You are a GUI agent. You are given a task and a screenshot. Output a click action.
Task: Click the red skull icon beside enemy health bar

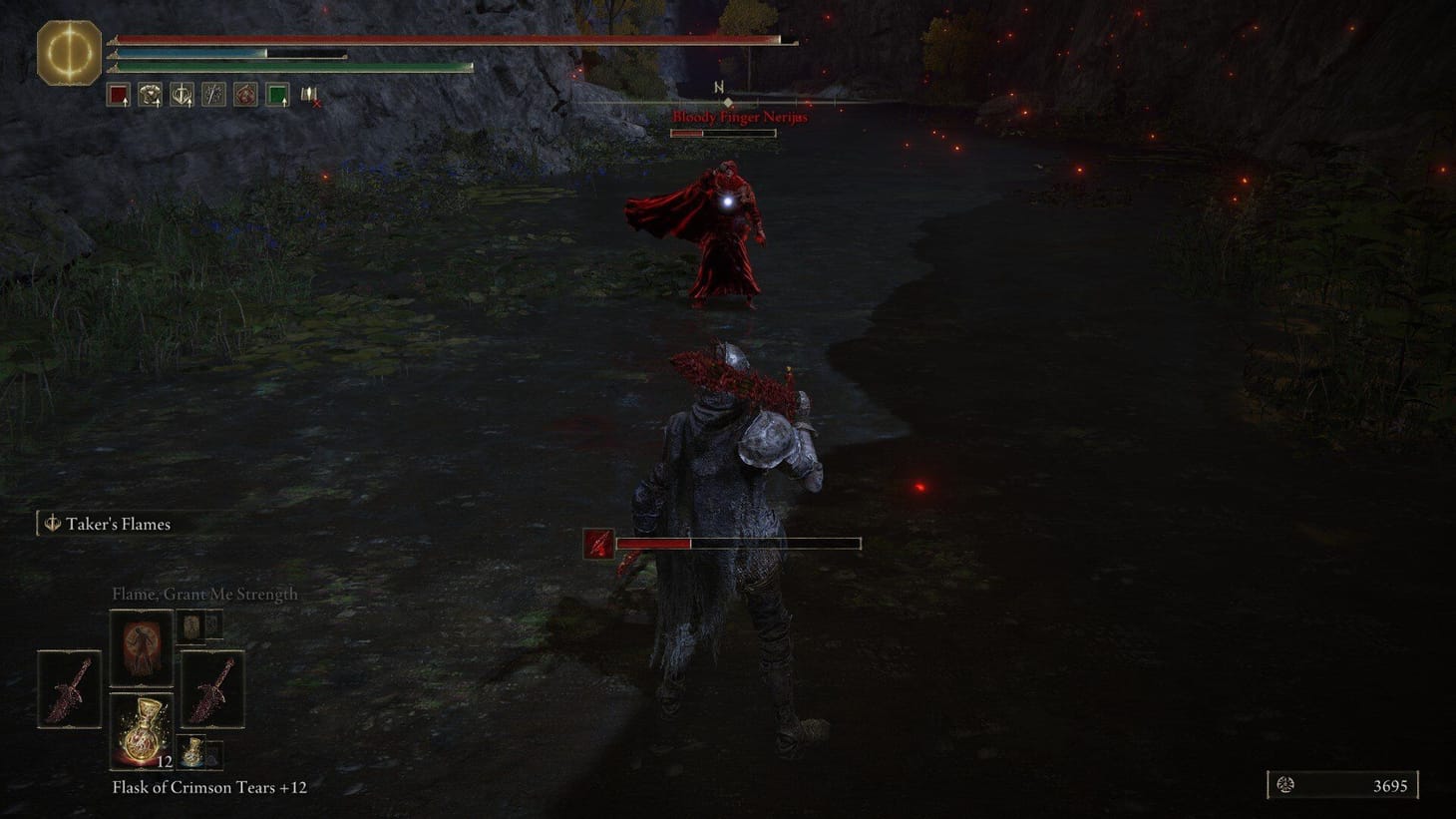[598, 545]
